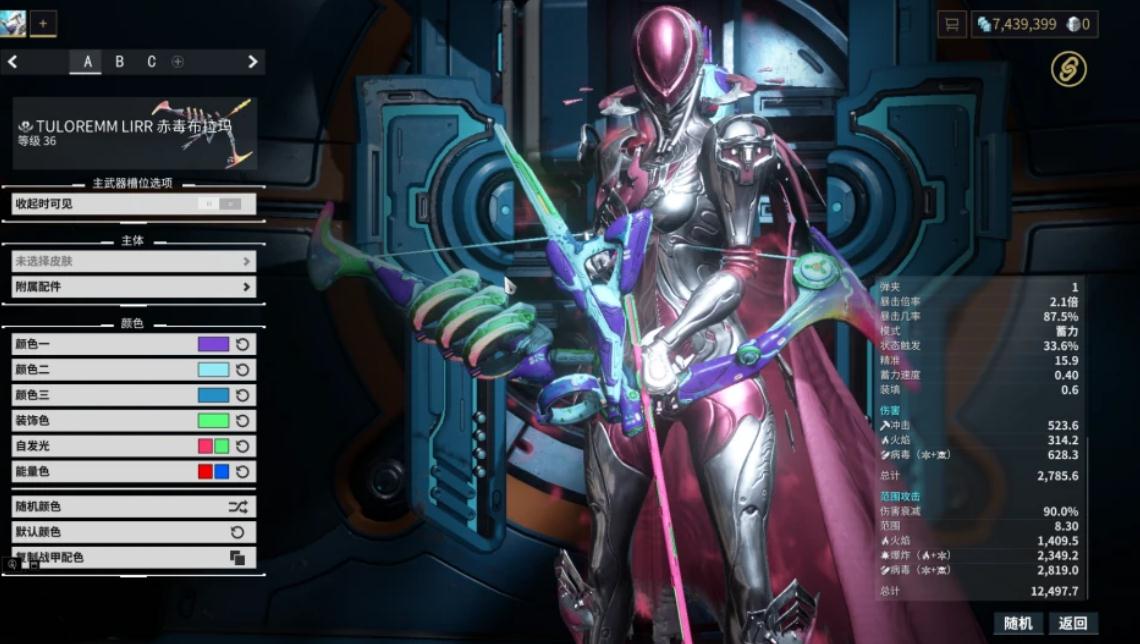Screen dimensions: 1140x644
Task: Choose the light cyan 颜色二 swatch
Action: 213,370
